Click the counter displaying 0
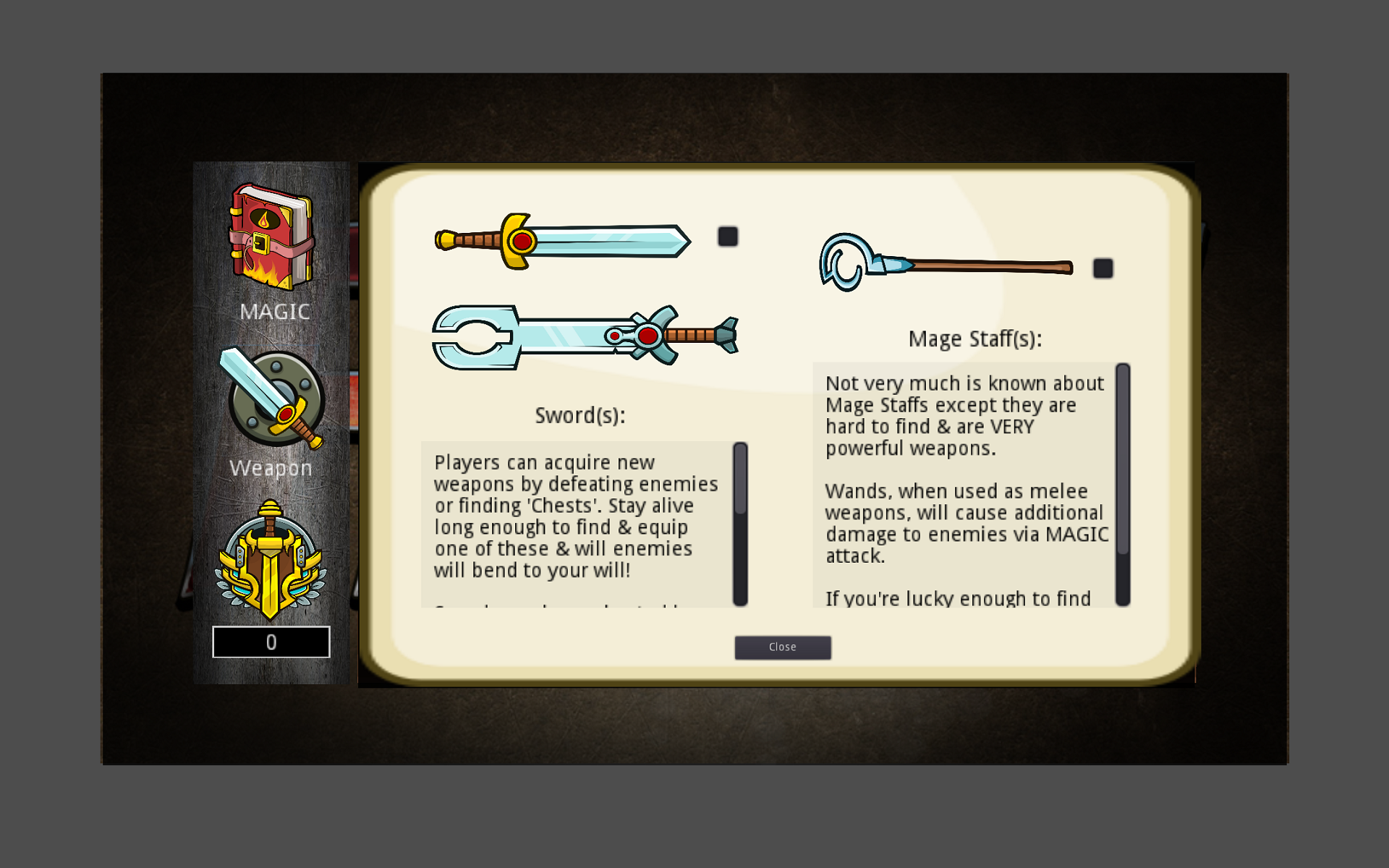The width and height of the screenshot is (1389, 868). [x=271, y=642]
